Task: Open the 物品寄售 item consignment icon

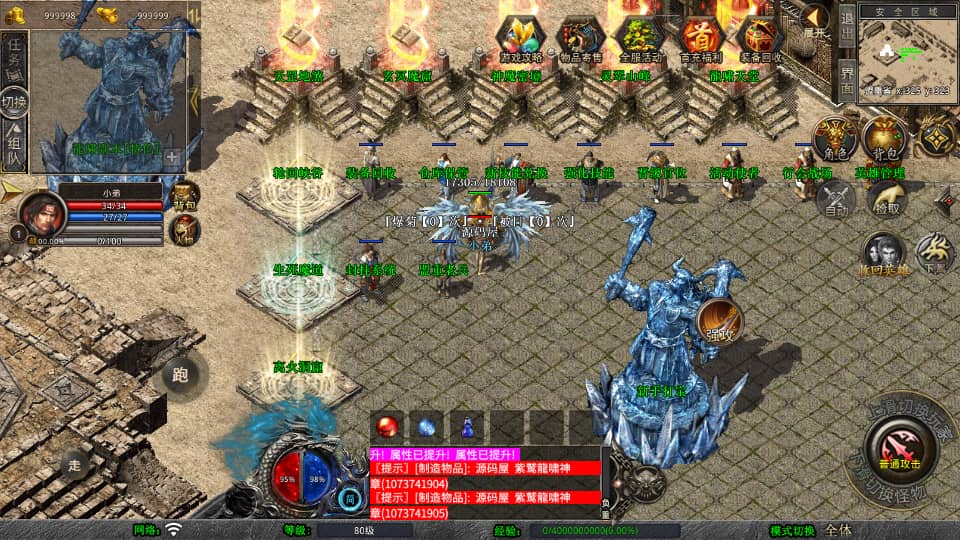Action: pyautogui.click(x=580, y=38)
